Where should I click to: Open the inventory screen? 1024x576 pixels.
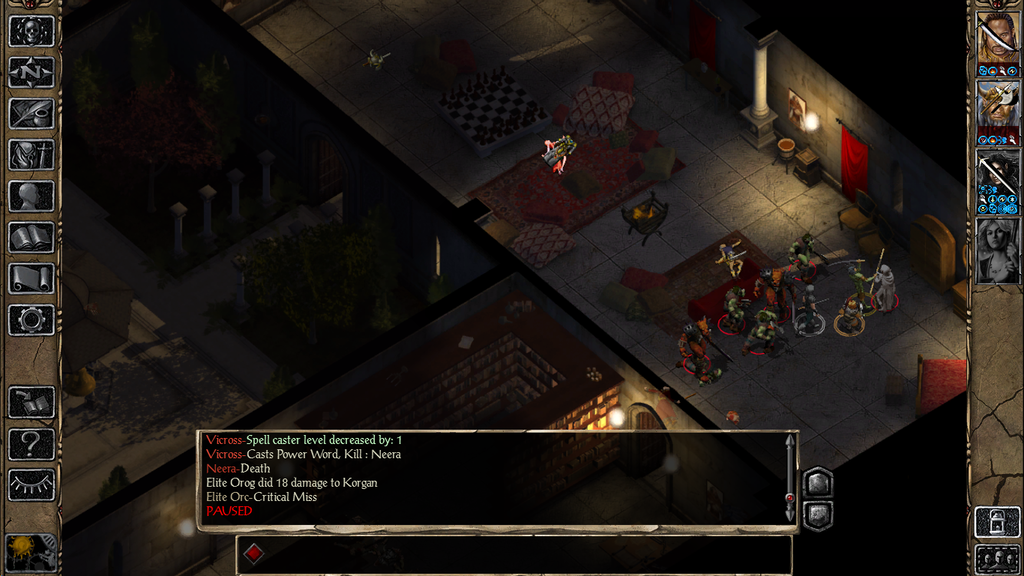[31, 155]
